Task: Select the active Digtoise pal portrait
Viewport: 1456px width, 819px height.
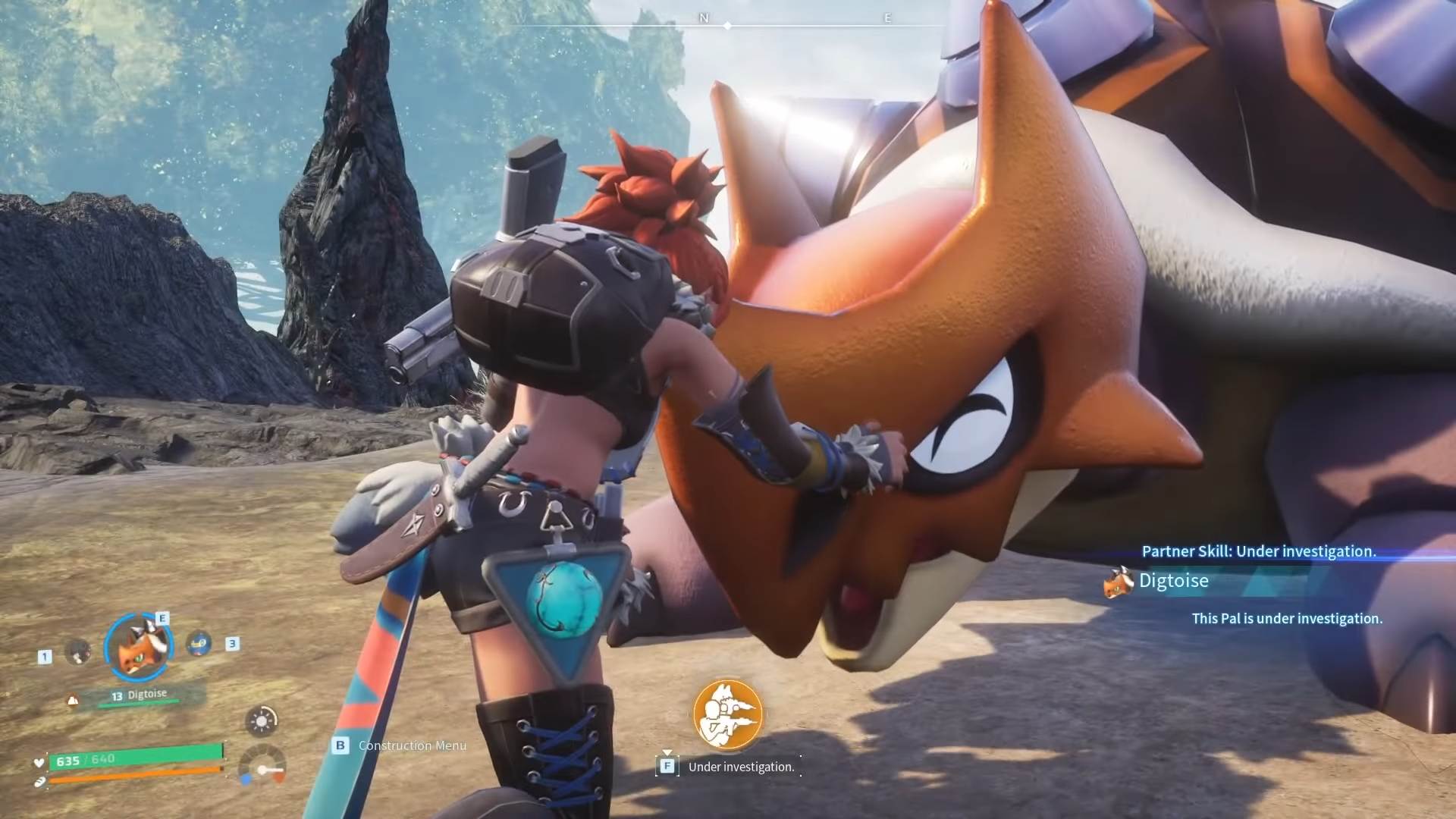Action: click(139, 646)
